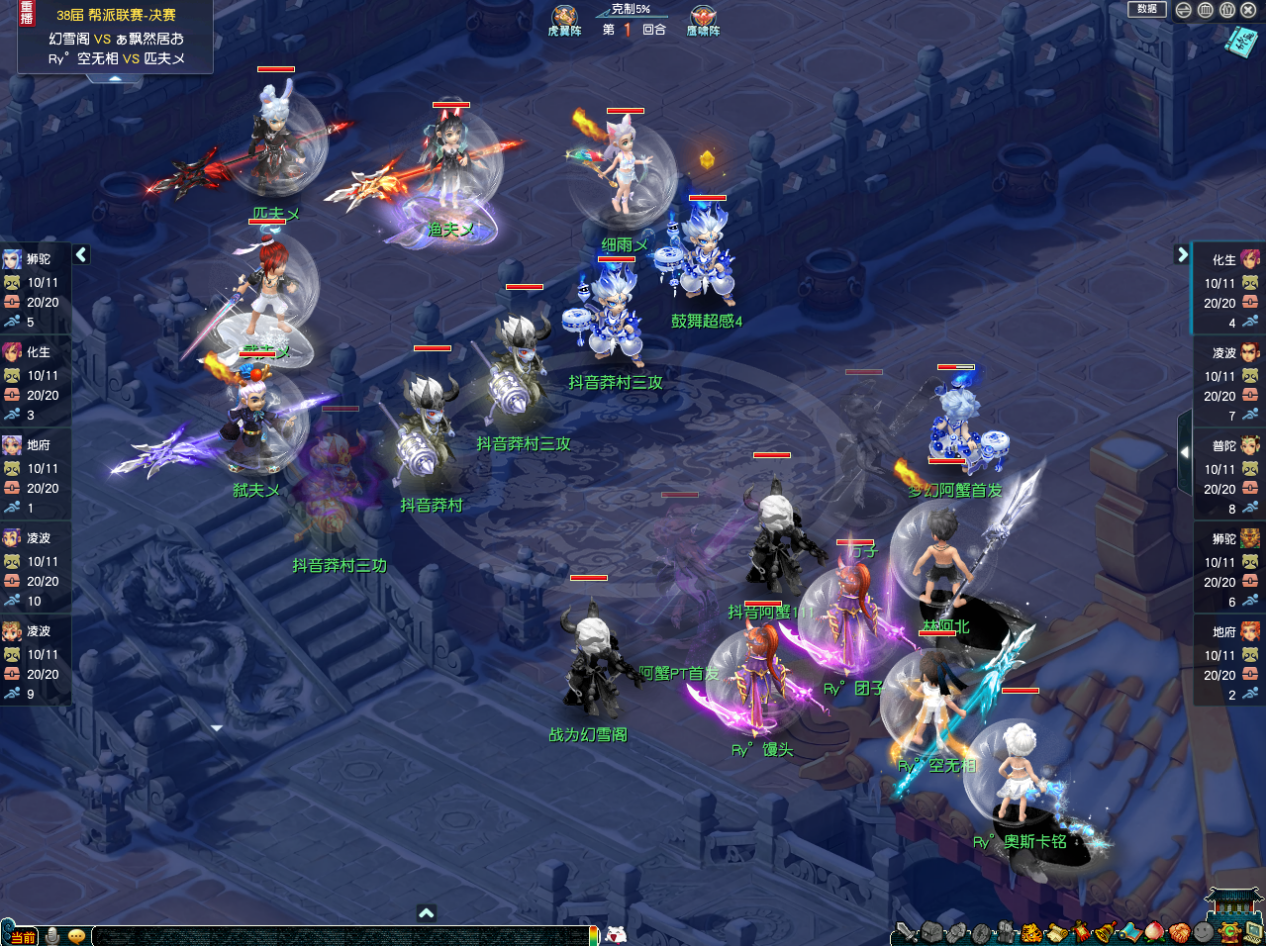The image size is (1266, 946).
Task: Toggle the voice microphone icon
Action: (52, 936)
